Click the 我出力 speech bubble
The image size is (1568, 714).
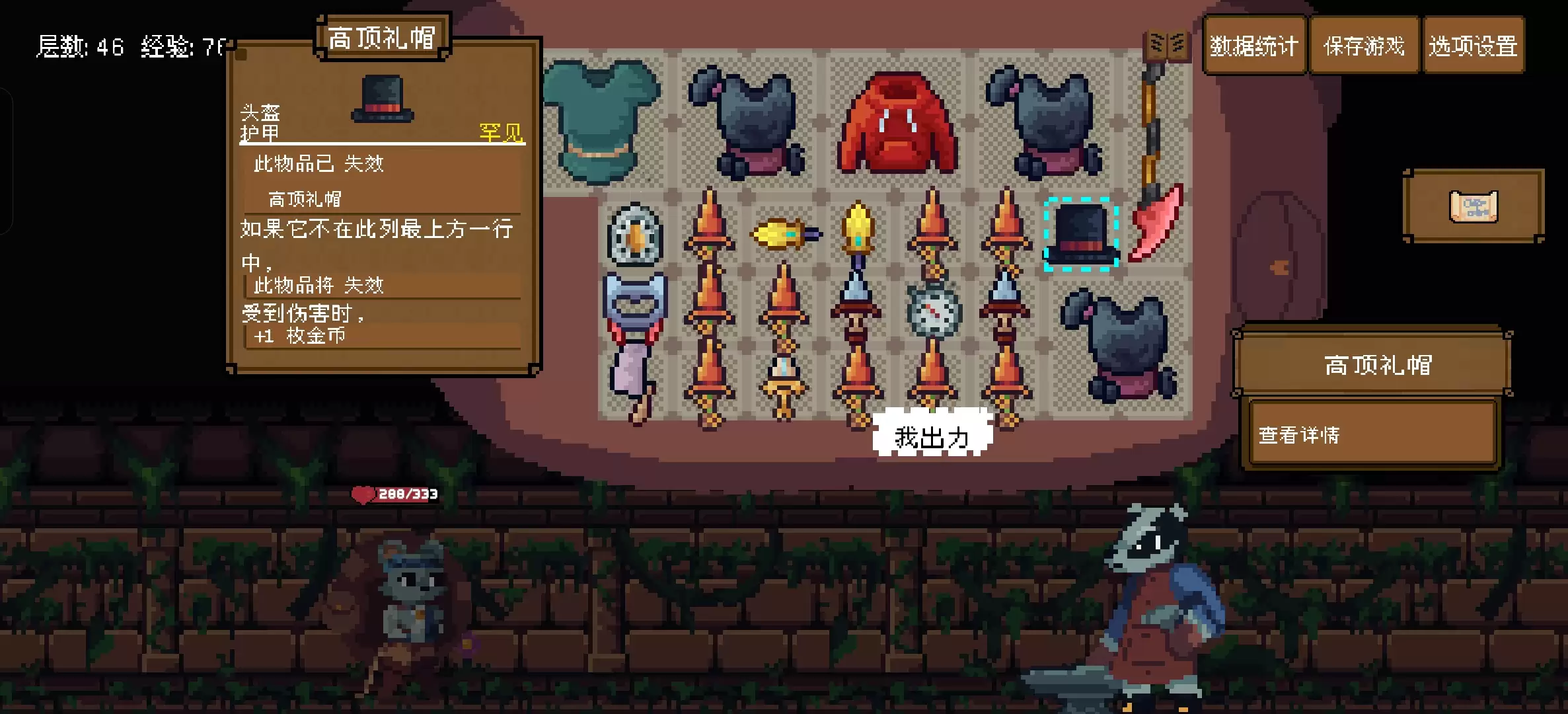[932, 436]
